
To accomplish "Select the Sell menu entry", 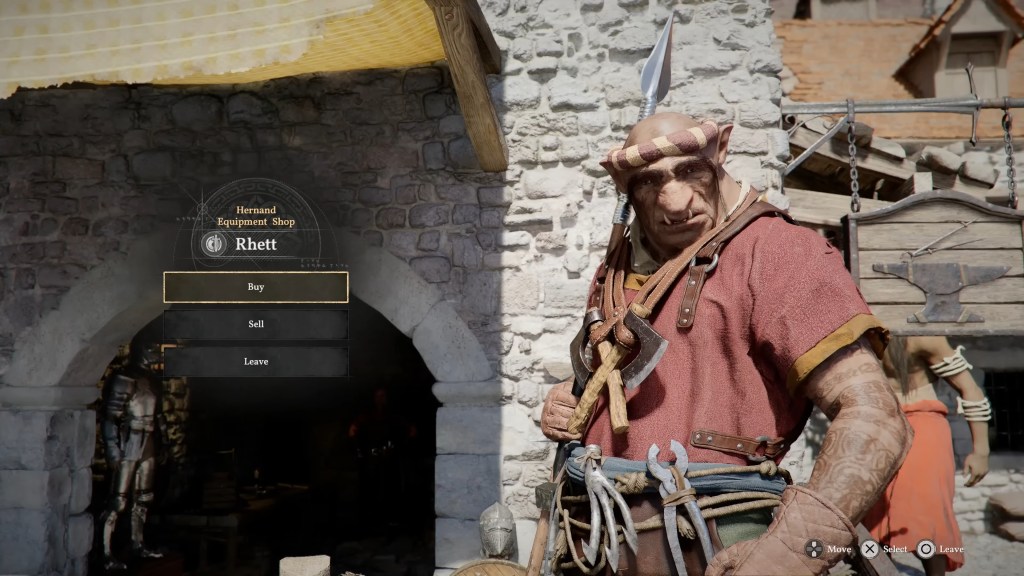I will coord(256,324).
